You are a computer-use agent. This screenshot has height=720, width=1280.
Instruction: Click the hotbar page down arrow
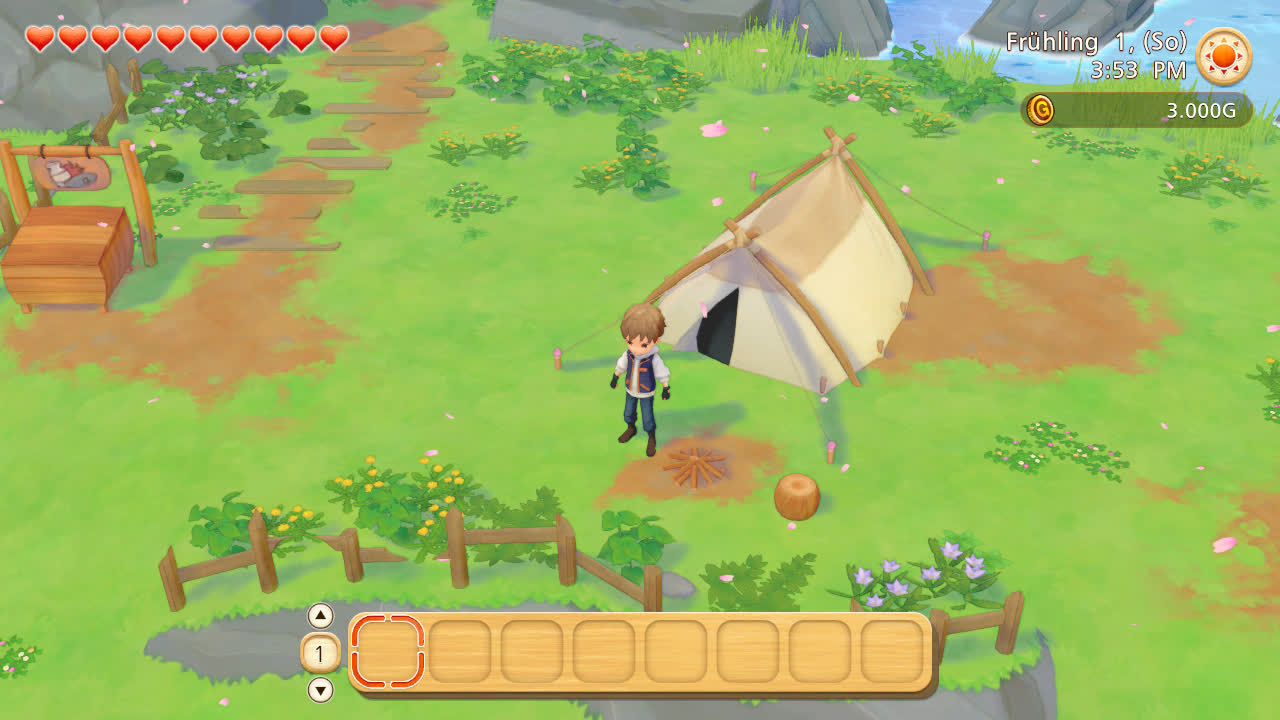click(320, 690)
